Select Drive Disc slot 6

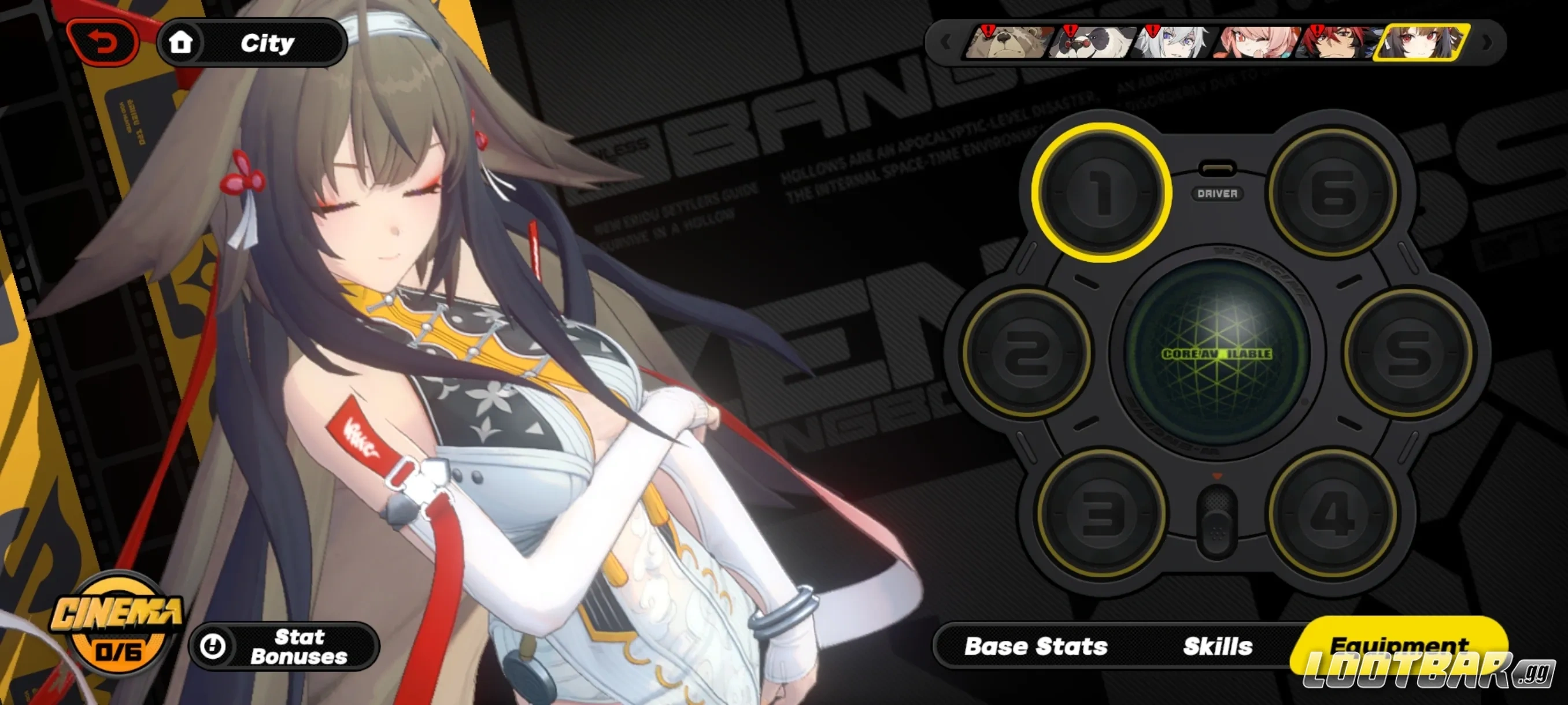coord(1334,193)
